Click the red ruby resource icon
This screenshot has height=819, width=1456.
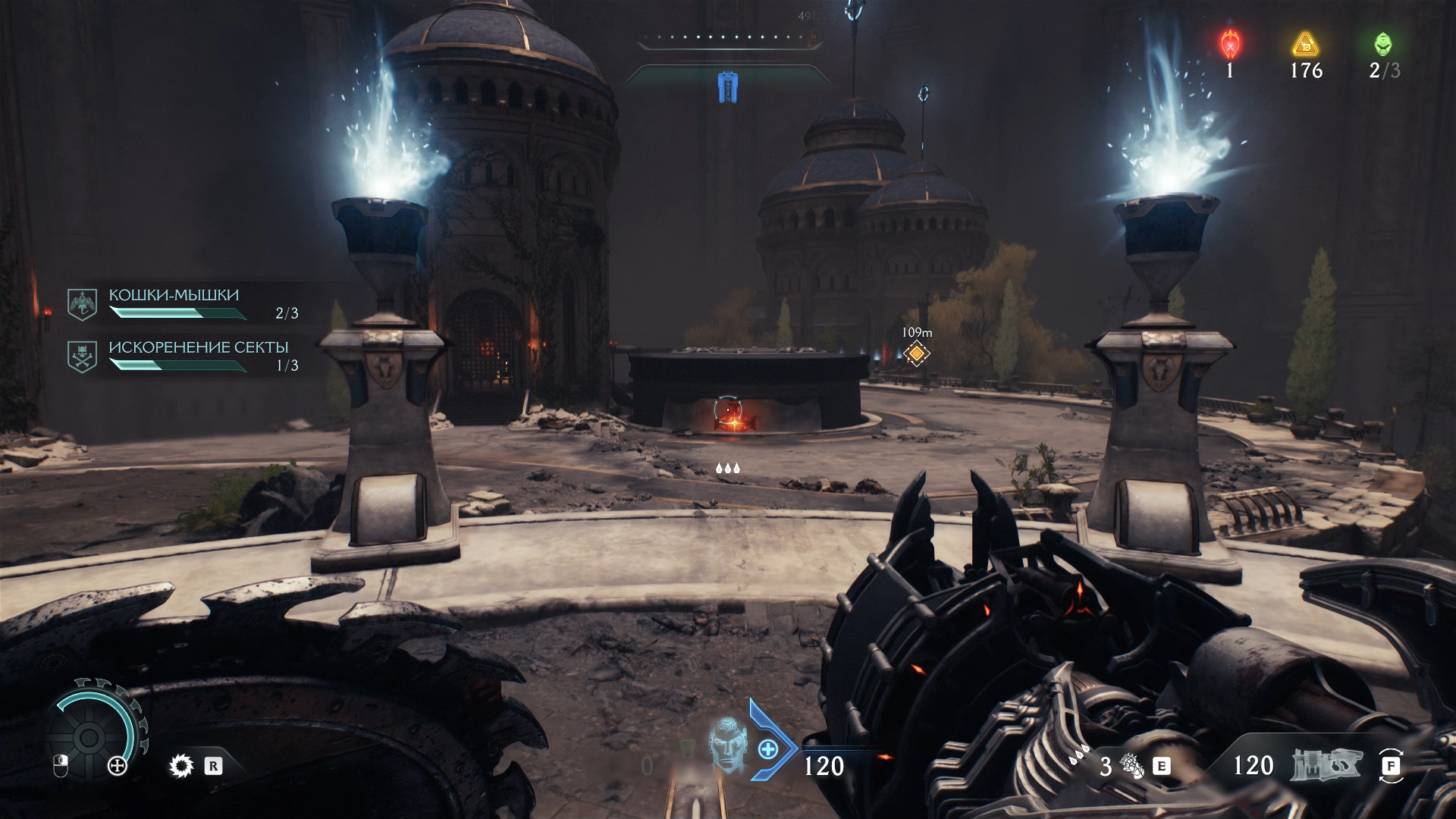[x=1229, y=43]
